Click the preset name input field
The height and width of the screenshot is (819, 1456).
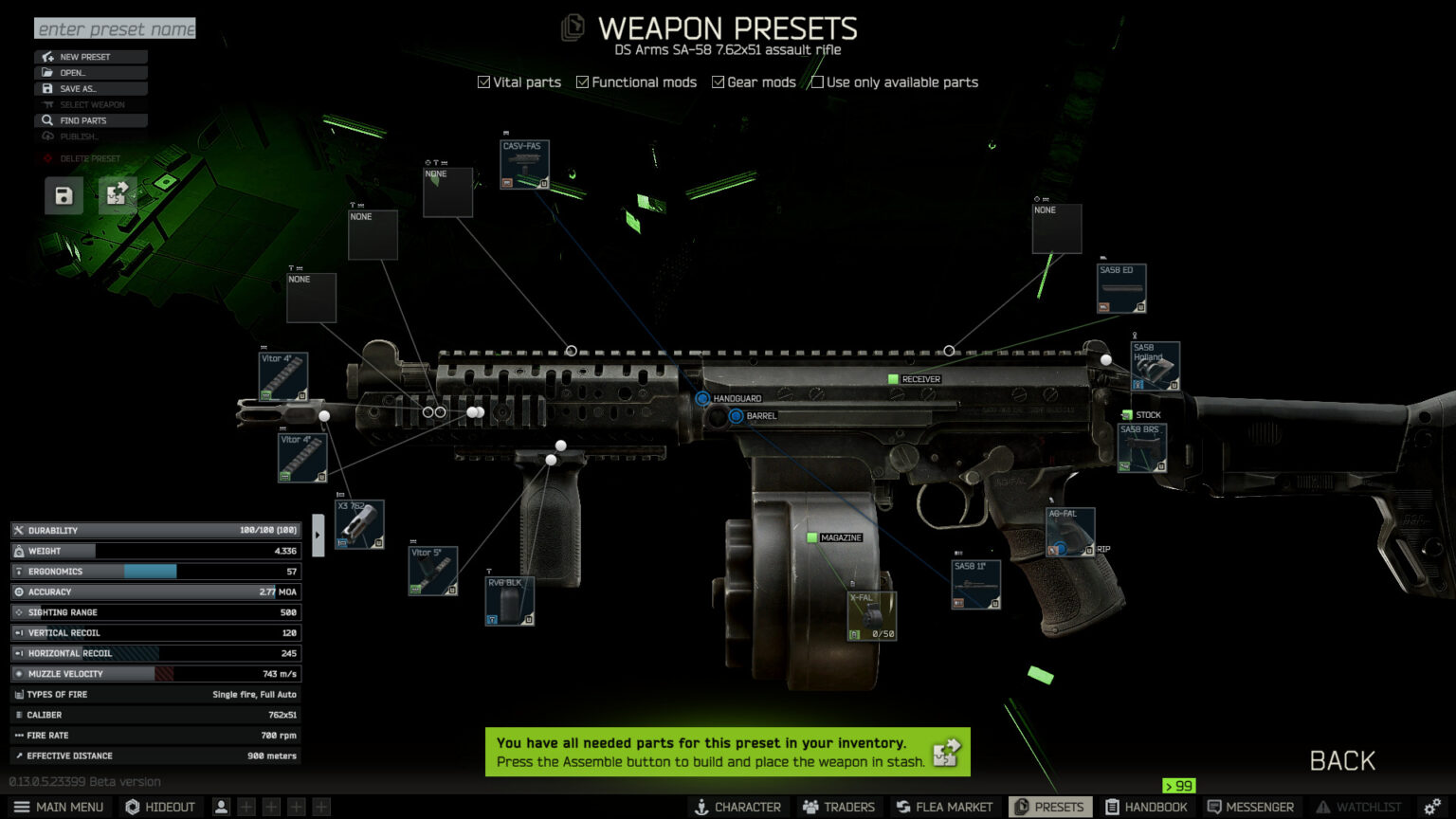pos(115,29)
